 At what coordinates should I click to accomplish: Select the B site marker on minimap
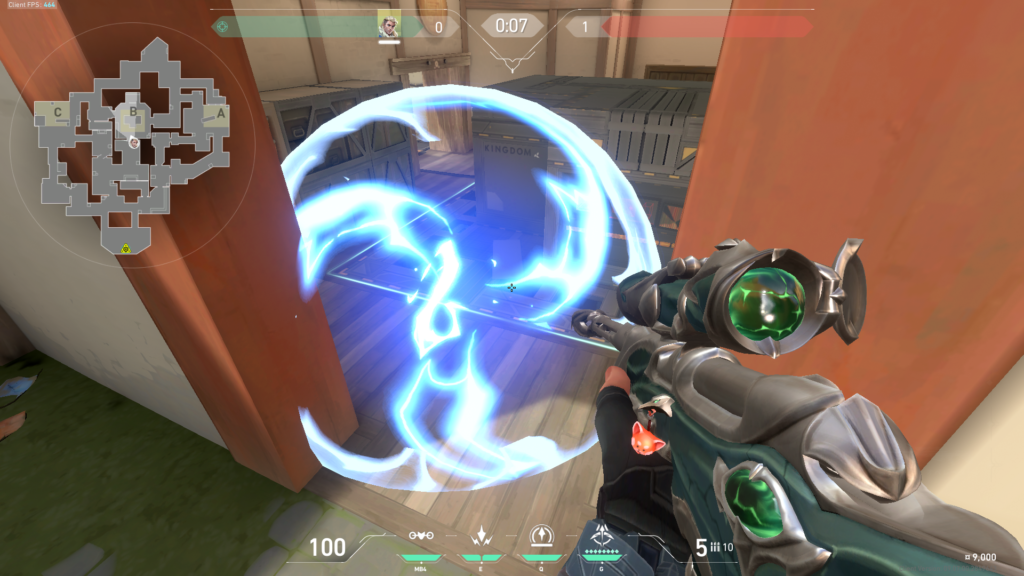coord(131,112)
